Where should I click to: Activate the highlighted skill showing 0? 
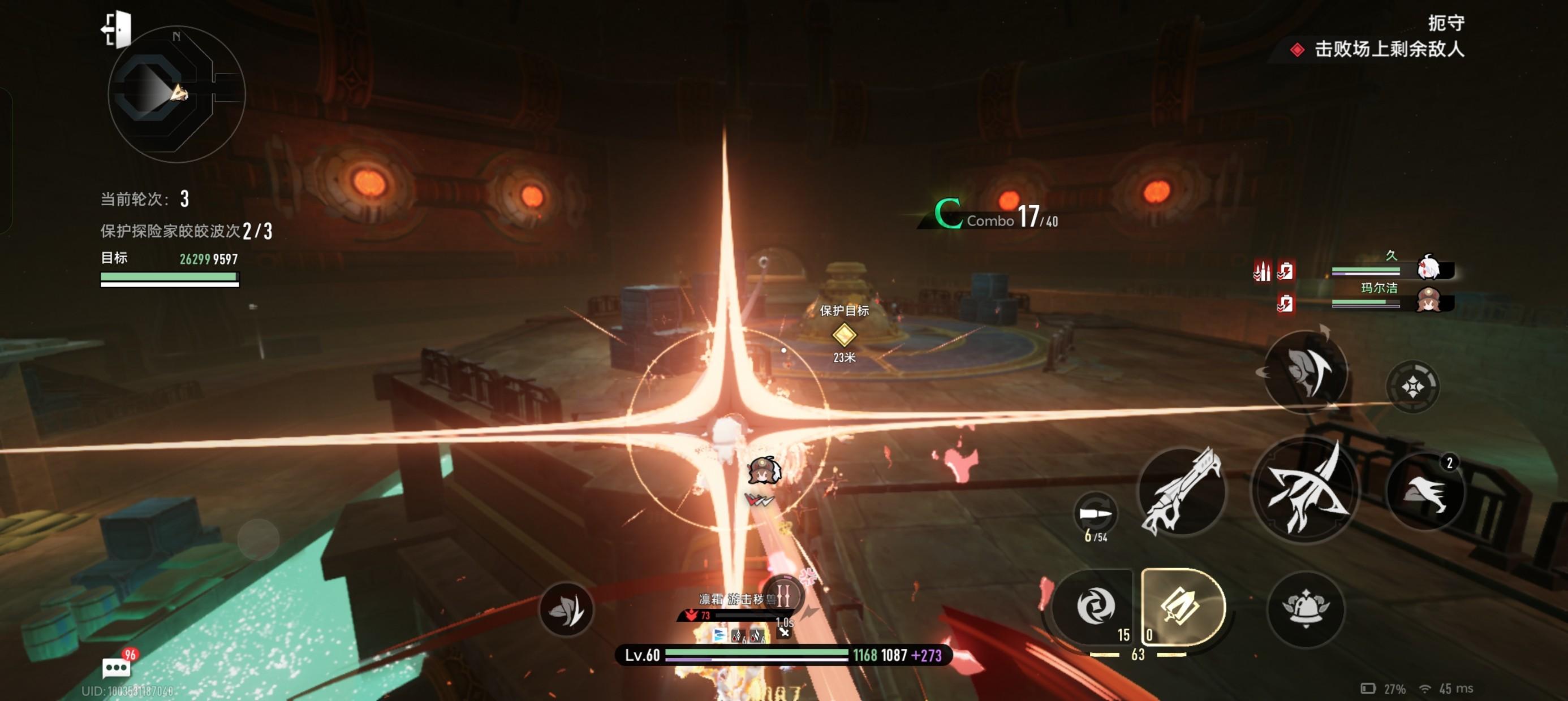1182,607
